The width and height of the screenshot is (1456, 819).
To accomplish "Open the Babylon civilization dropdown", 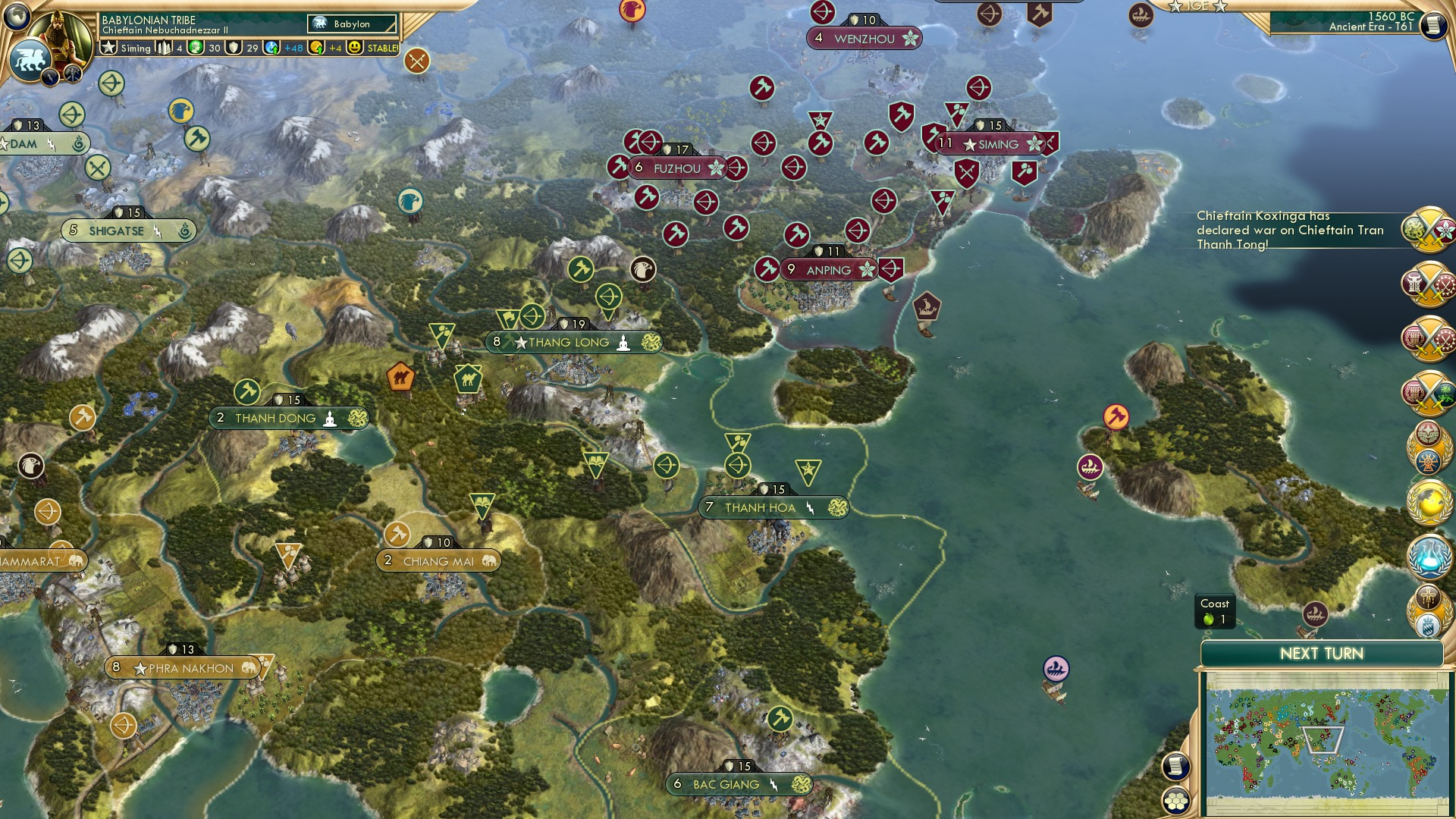I will coord(353,24).
